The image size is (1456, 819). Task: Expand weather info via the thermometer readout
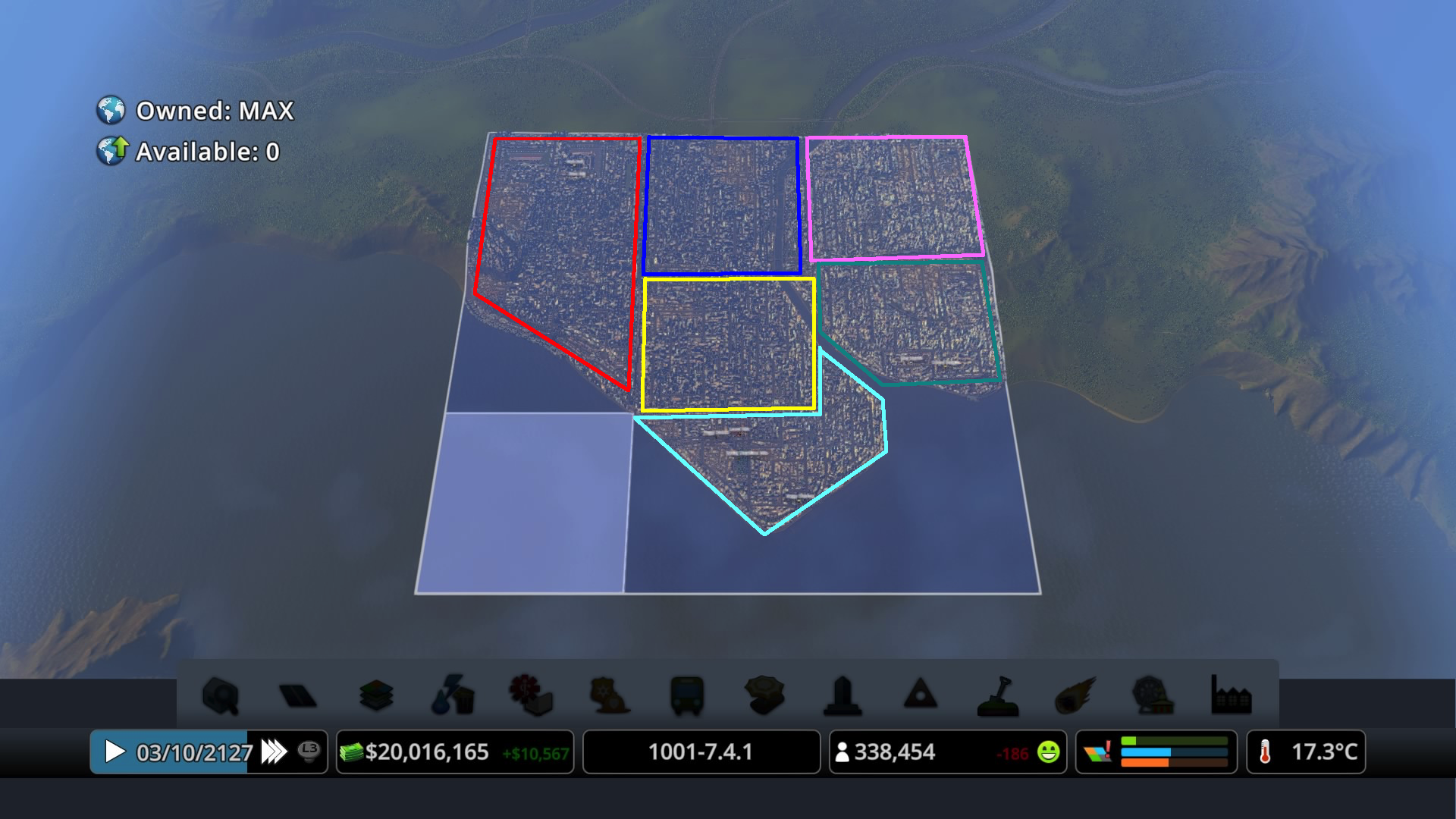1306,752
